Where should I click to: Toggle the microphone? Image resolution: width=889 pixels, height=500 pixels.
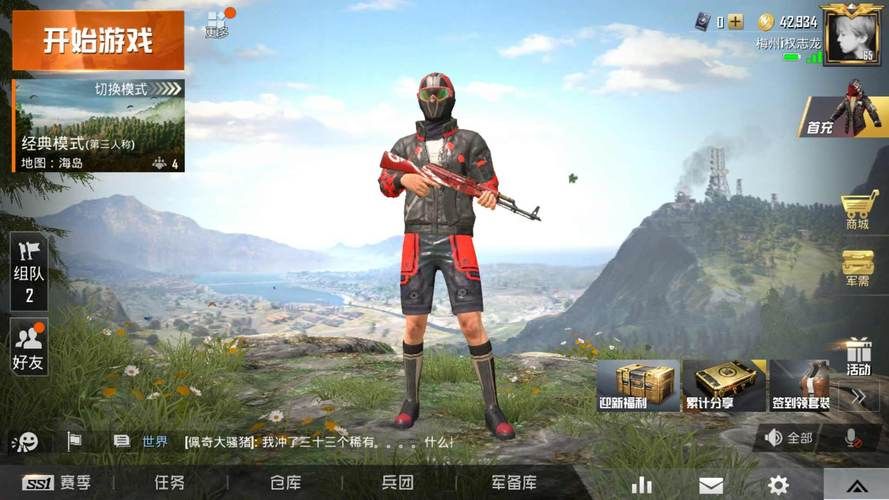click(x=852, y=438)
